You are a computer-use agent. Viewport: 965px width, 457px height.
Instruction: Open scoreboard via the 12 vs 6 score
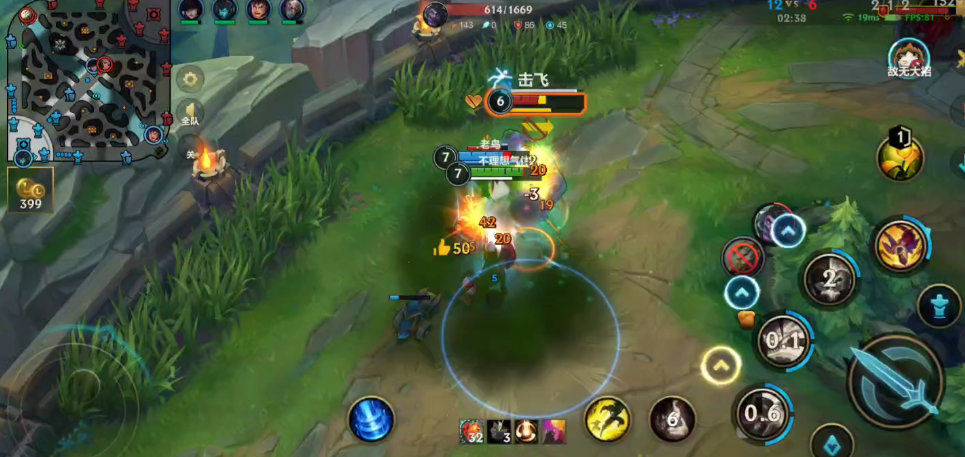click(790, 5)
